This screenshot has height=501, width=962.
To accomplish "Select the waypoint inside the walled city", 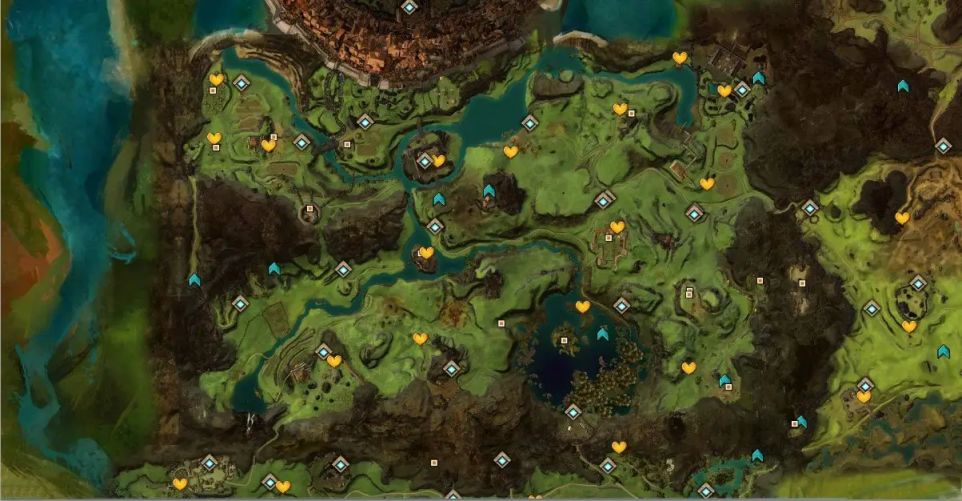I will tap(409, 7).
